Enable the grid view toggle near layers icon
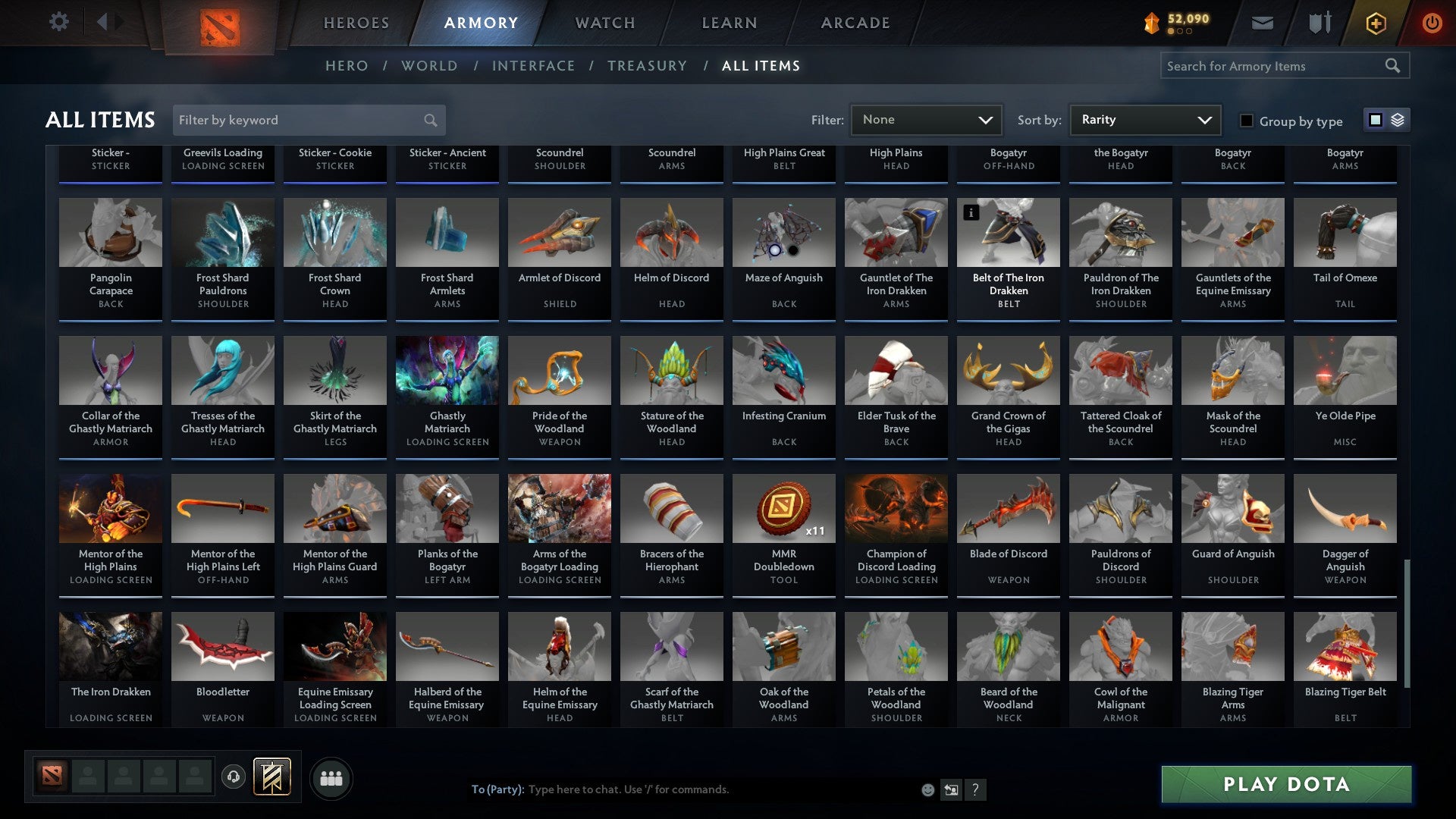The image size is (1456, 819). 1374,120
